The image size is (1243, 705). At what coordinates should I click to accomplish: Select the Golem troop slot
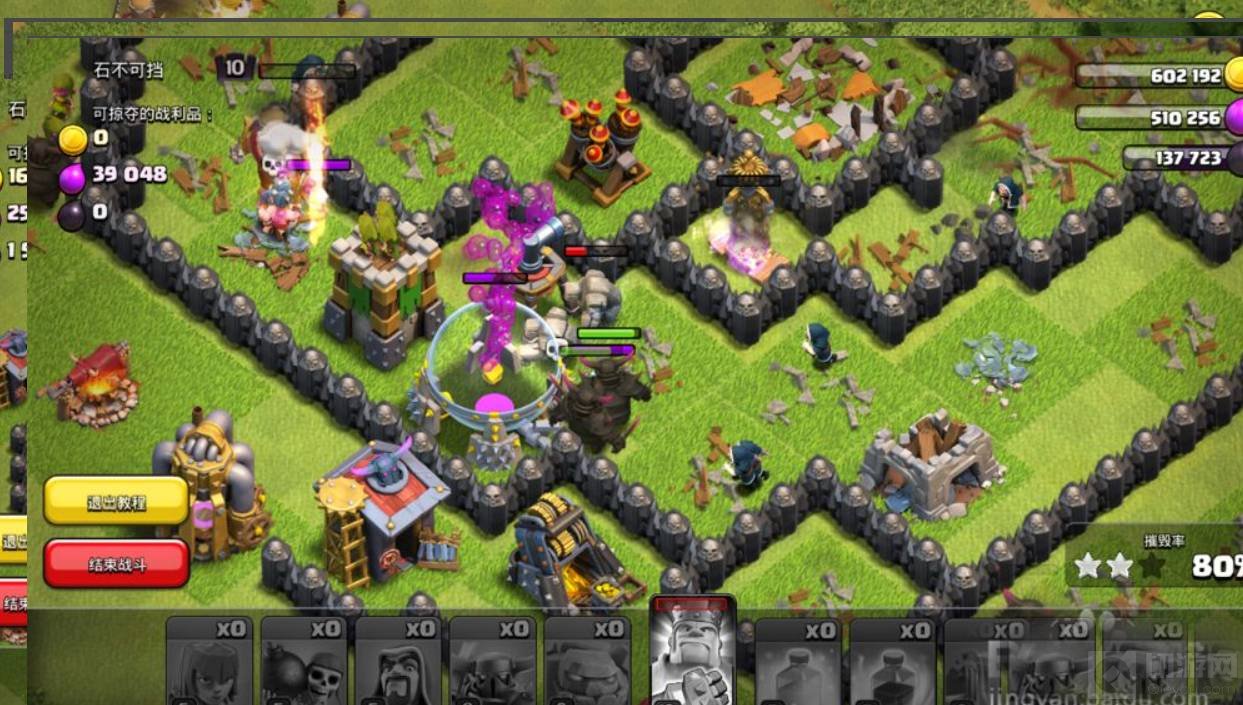pos(587,662)
